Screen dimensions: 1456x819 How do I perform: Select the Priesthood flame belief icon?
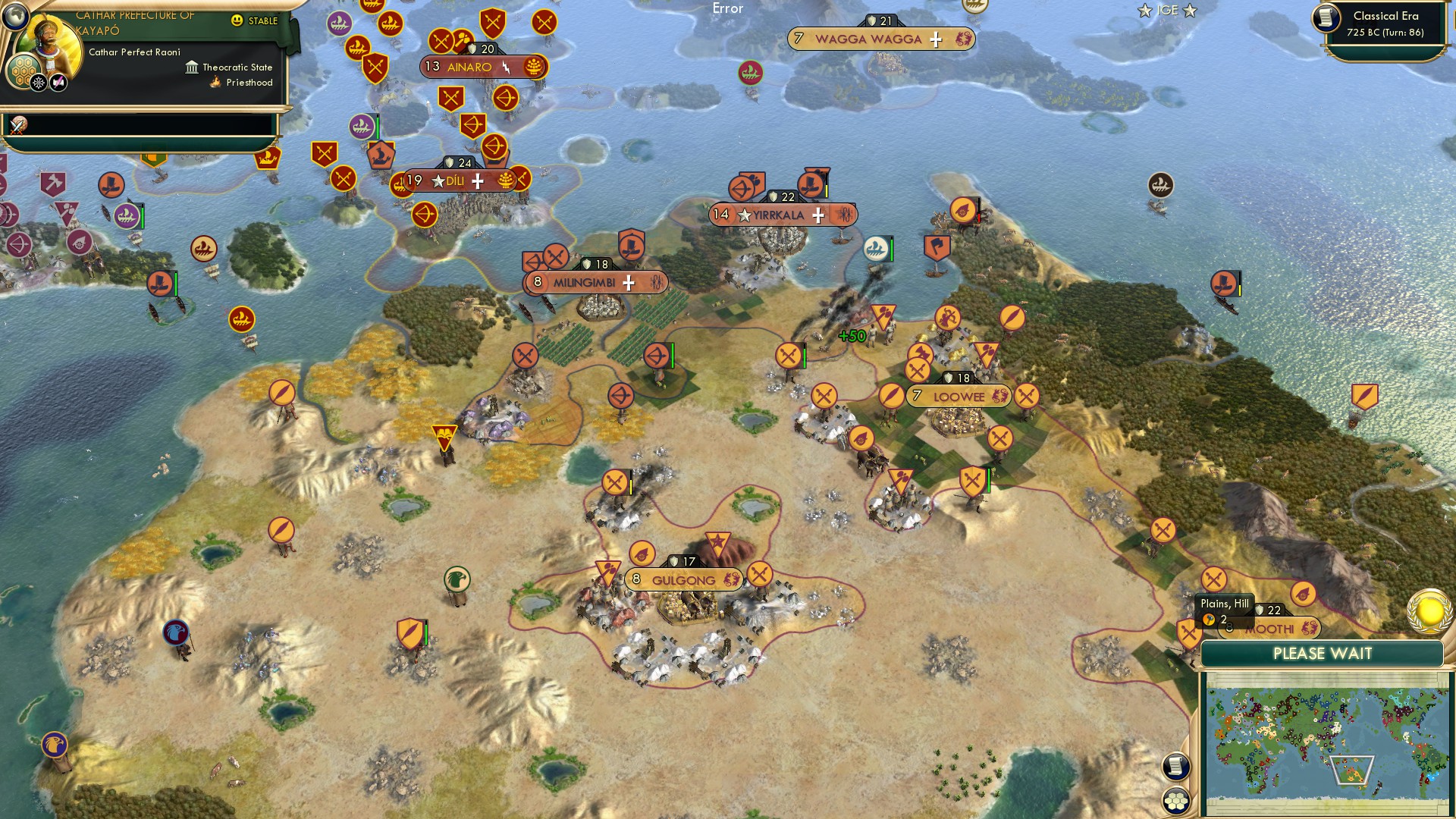(x=215, y=82)
